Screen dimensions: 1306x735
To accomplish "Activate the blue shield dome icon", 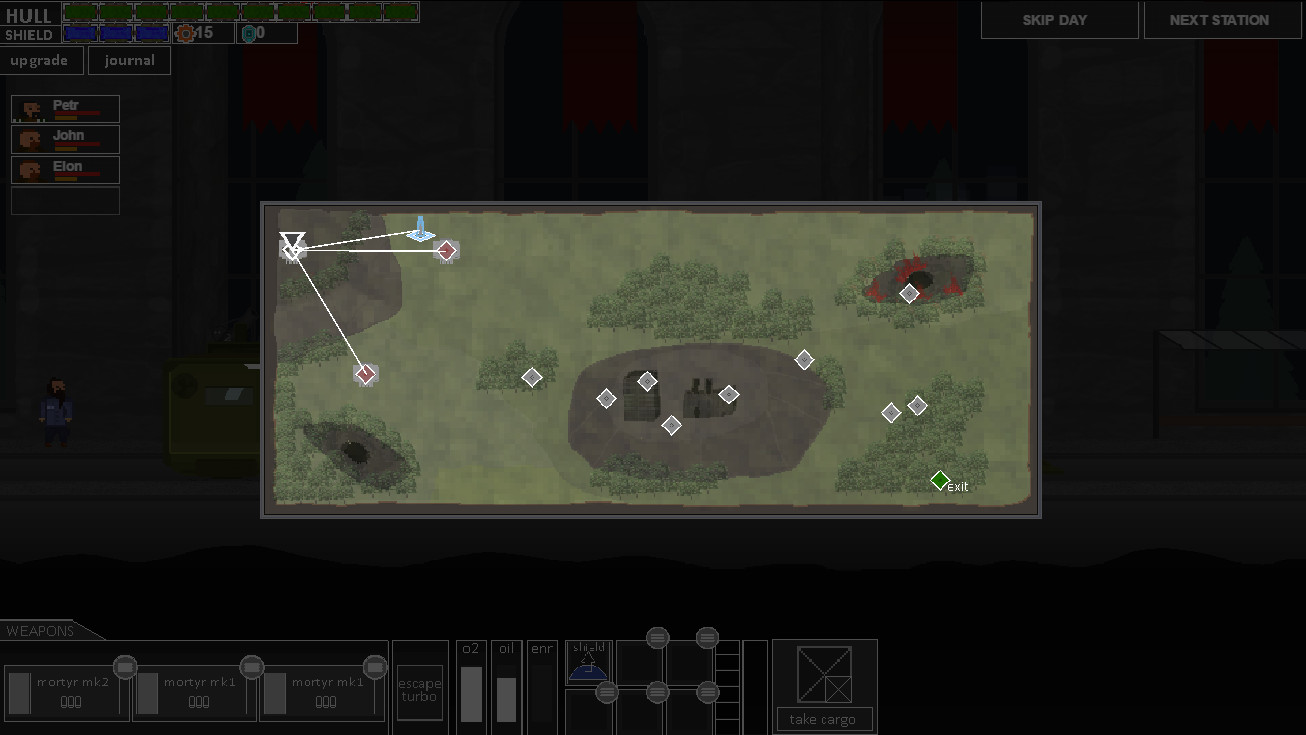I will pyautogui.click(x=588, y=670).
